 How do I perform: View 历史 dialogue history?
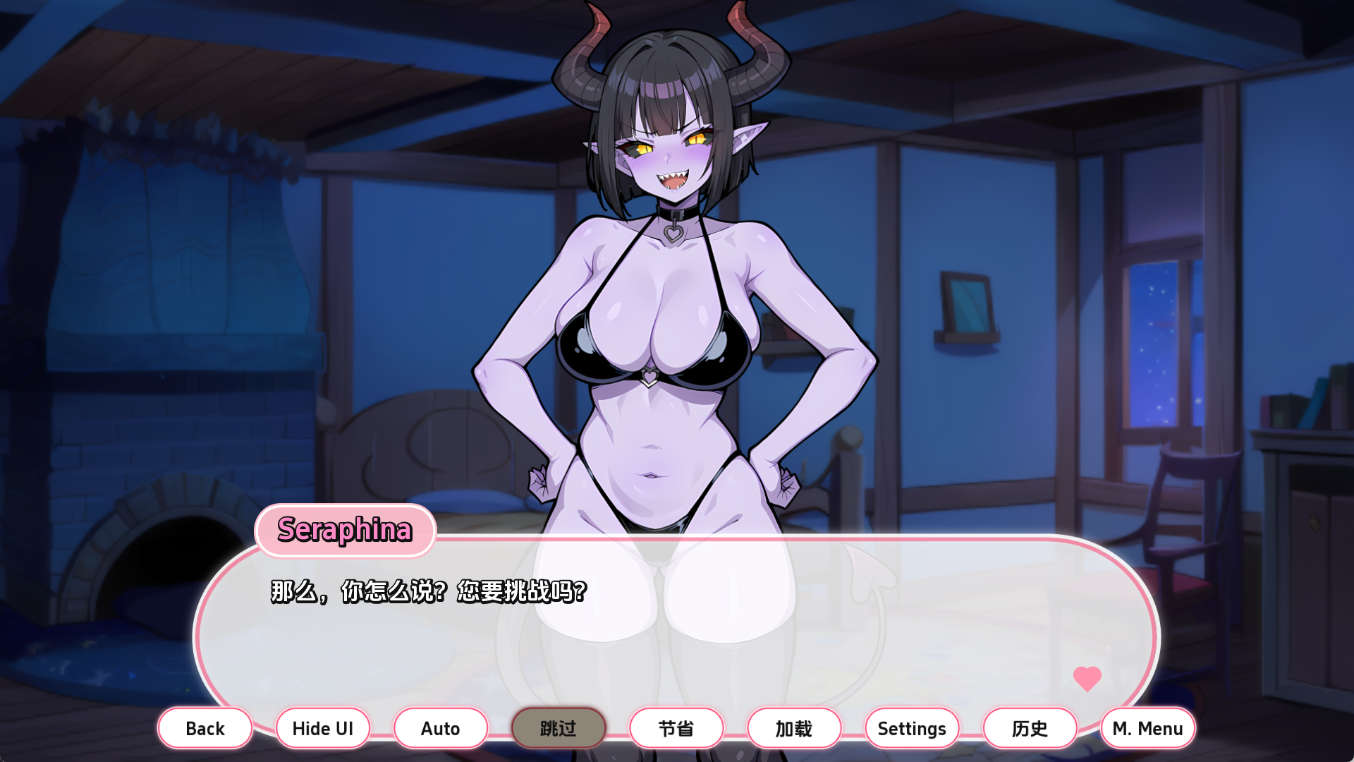click(x=1029, y=728)
